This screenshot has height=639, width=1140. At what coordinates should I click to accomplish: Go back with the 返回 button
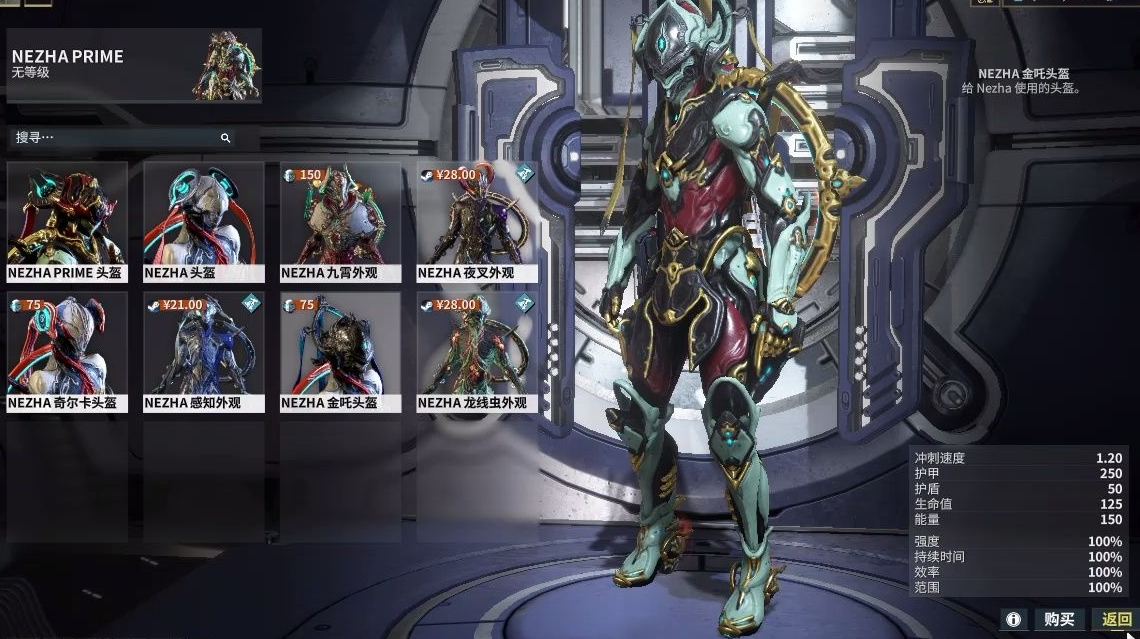(x=1116, y=620)
